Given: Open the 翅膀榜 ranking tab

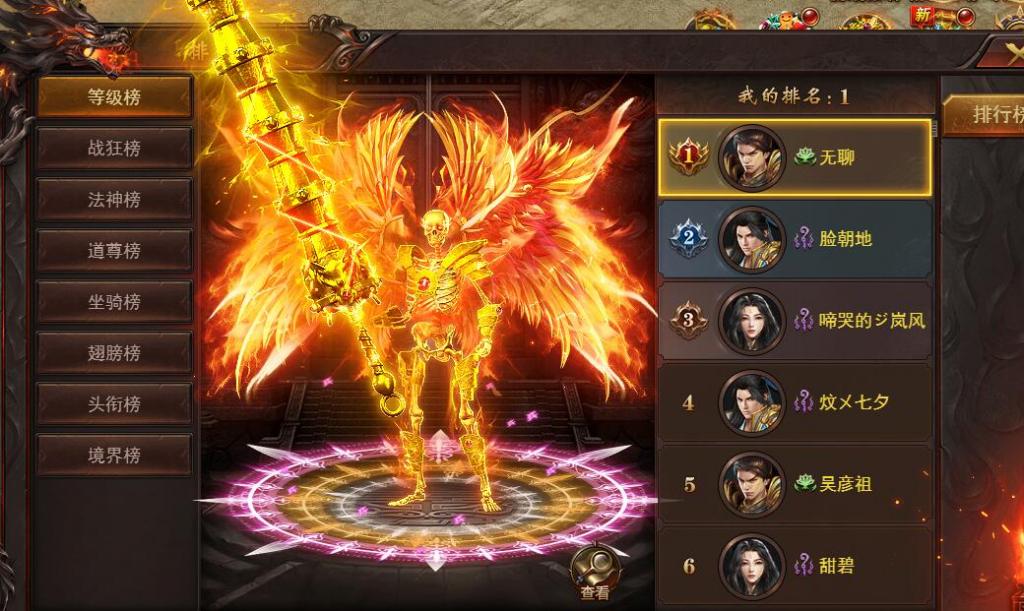Looking at the screenshot, I should coord(114,352).
